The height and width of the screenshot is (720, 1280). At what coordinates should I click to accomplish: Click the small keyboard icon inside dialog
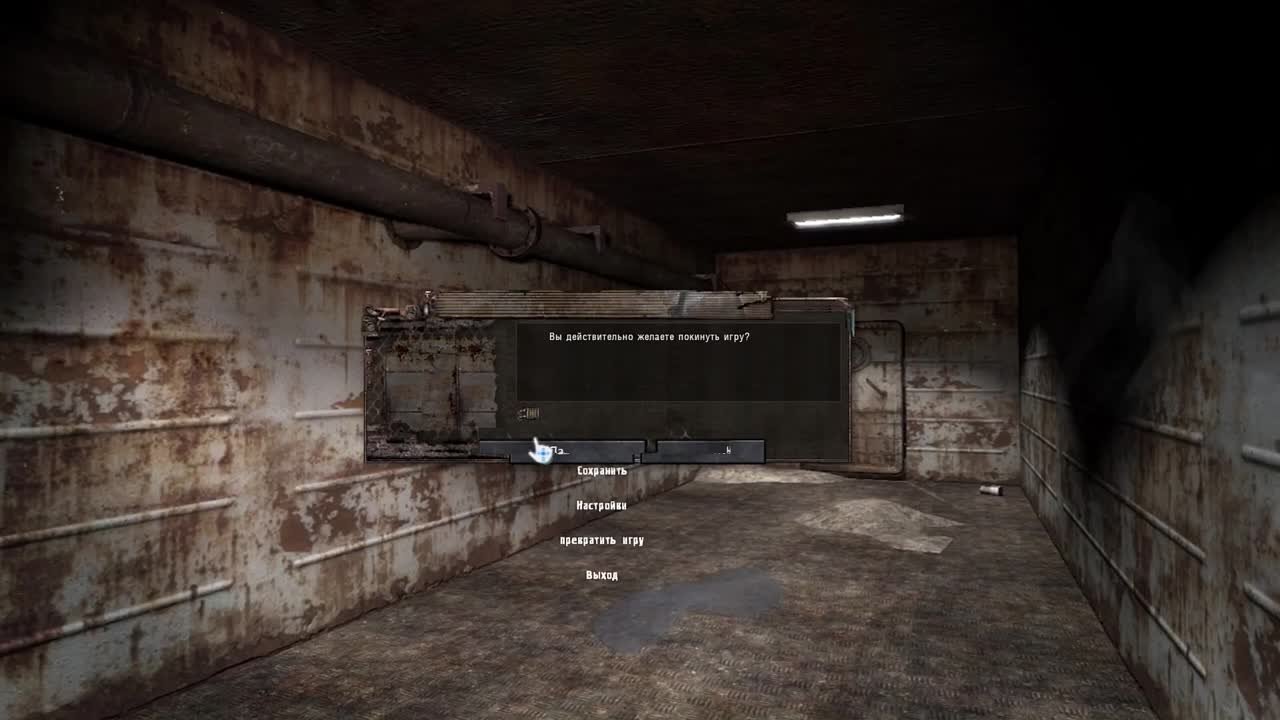[530, 413]
